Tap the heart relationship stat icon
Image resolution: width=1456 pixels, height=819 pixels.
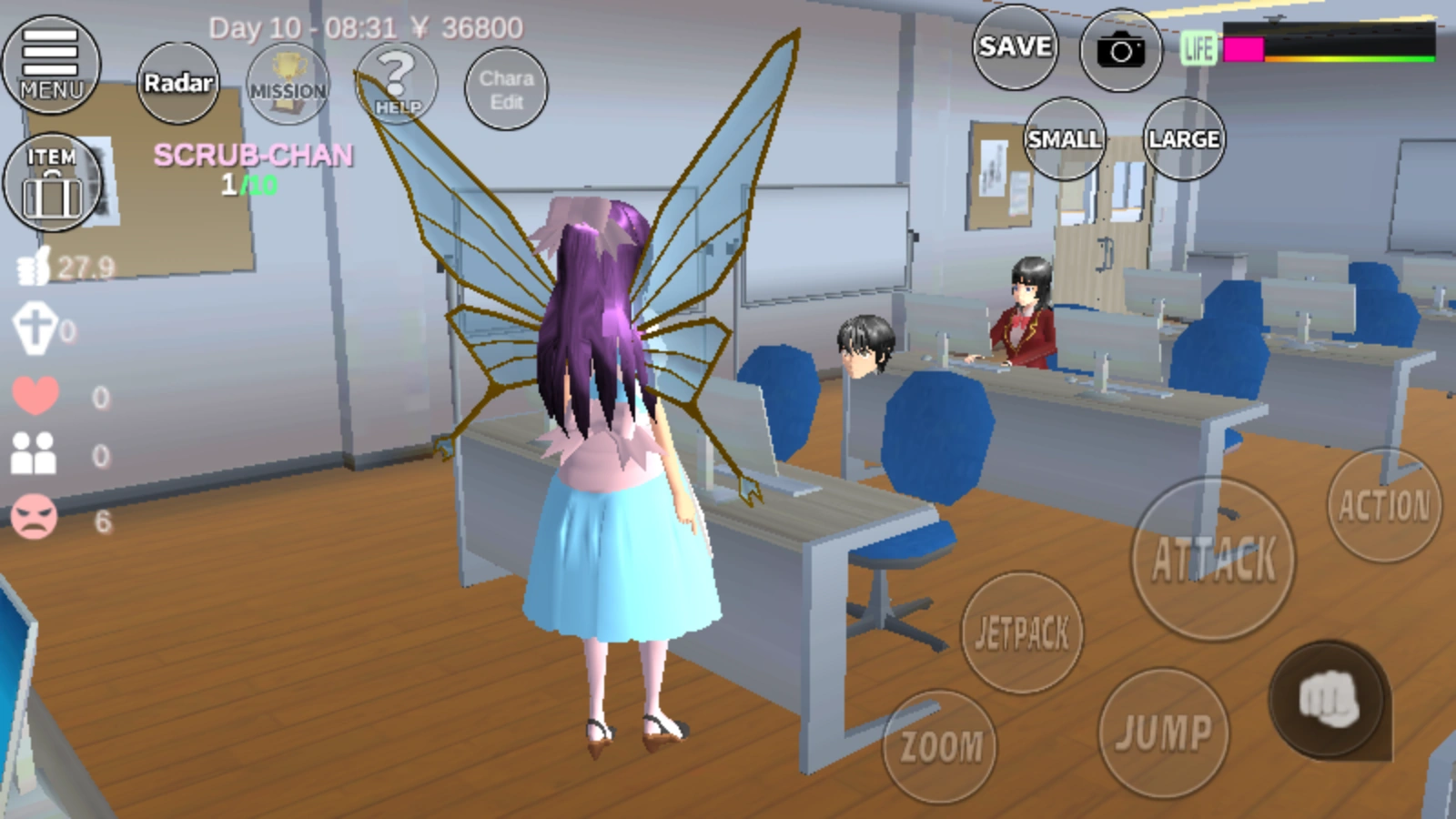point(36,397)
